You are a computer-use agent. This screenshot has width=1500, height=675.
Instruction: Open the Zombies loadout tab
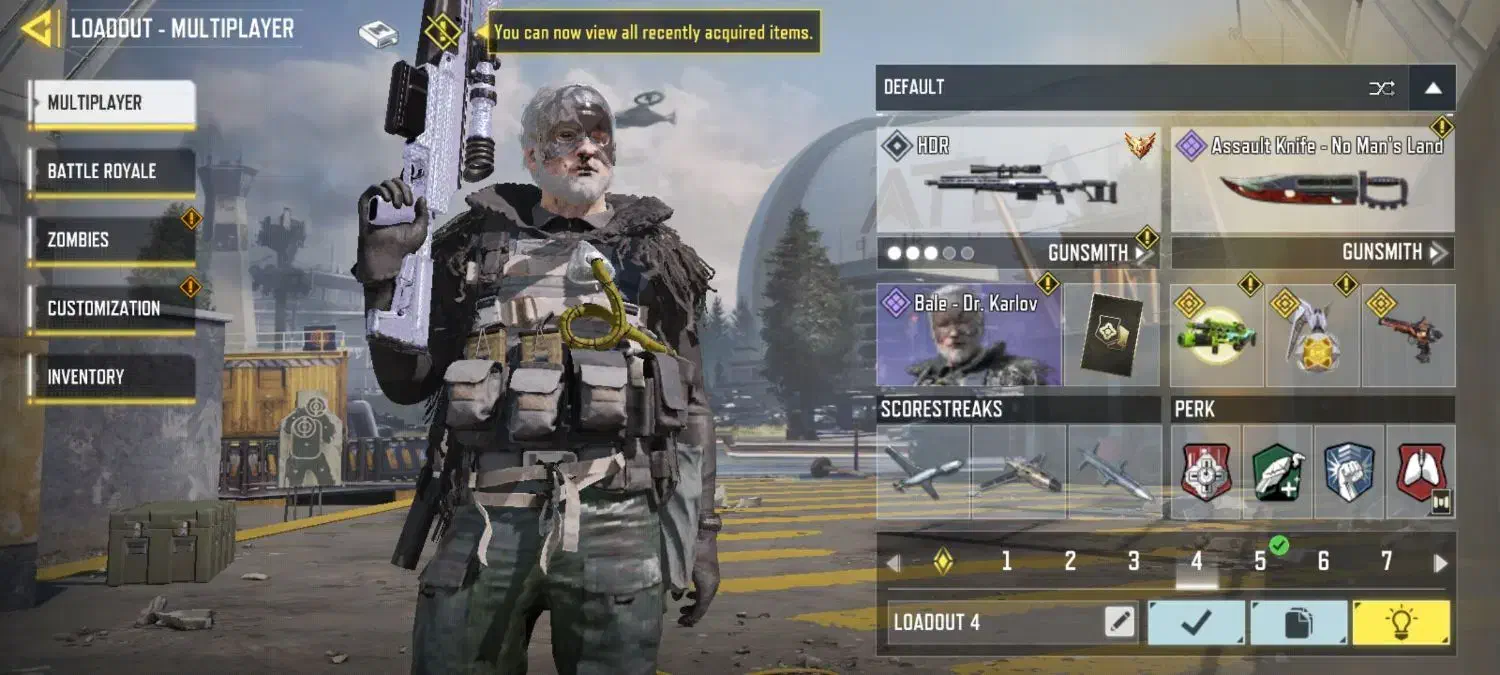point(111,240)
